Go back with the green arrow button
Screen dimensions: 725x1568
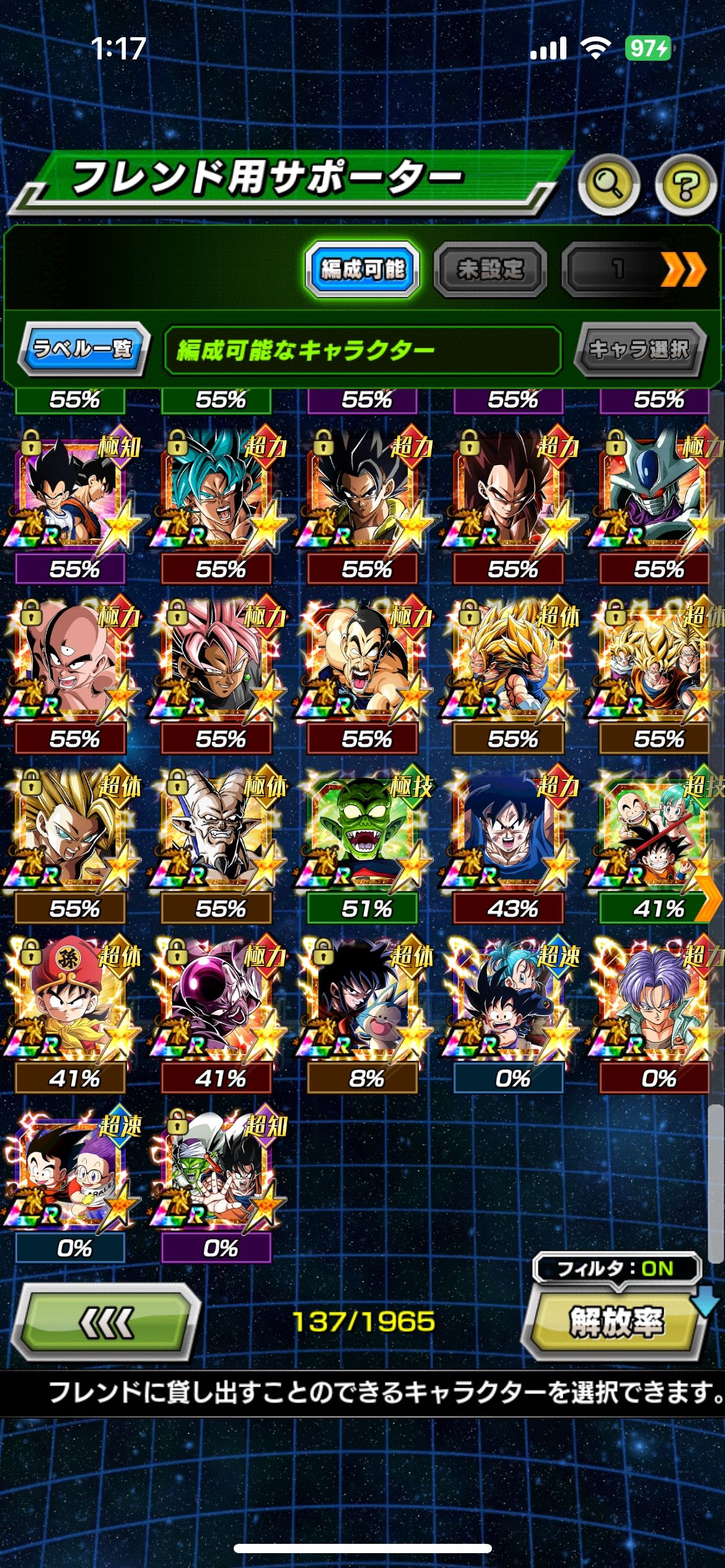[106, 1322]
